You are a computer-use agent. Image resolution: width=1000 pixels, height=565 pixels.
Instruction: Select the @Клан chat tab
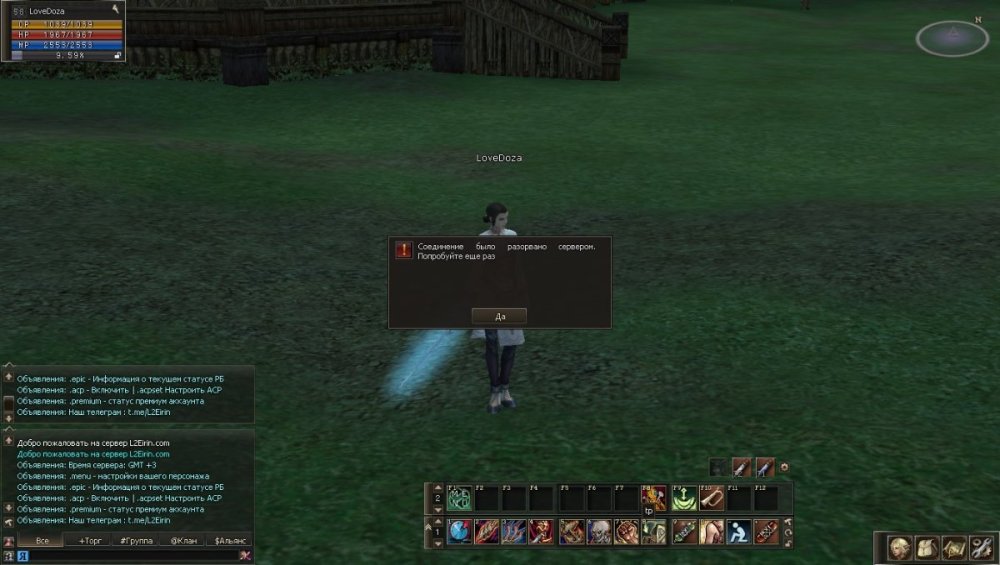pyautogui.click(x=183, y=540)
